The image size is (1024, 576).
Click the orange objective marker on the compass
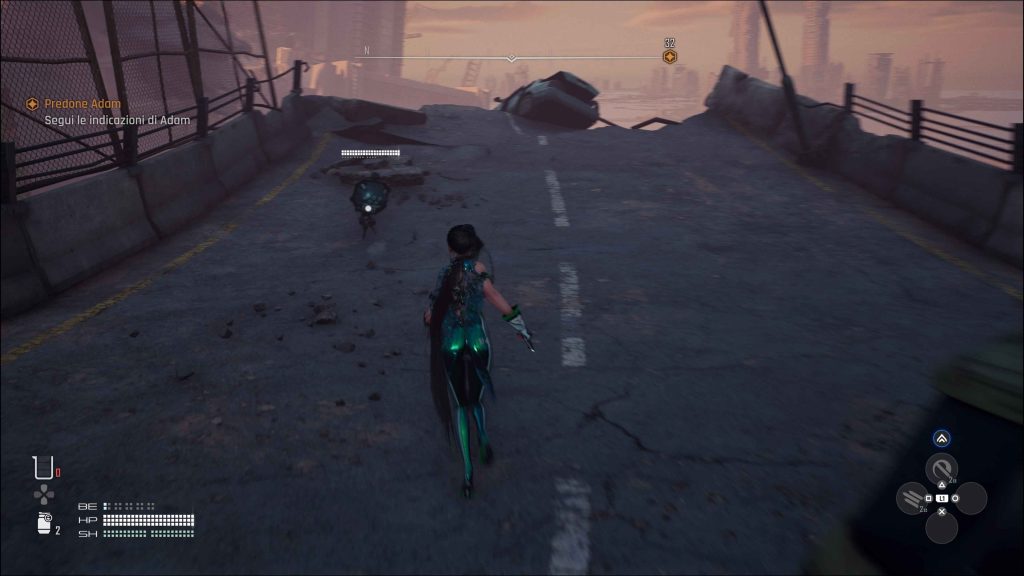[670, 57]
